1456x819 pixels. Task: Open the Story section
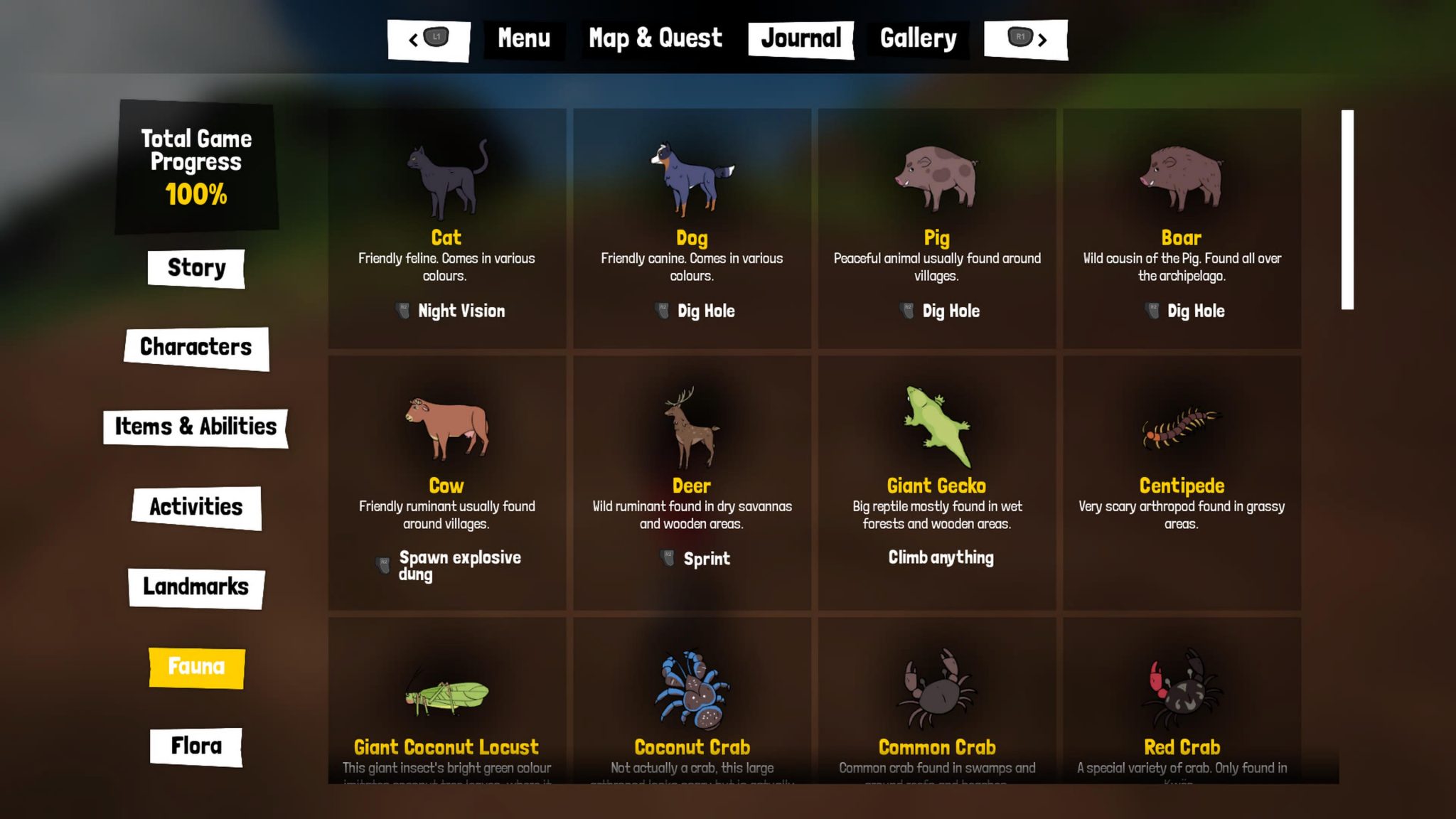[197, 268]
